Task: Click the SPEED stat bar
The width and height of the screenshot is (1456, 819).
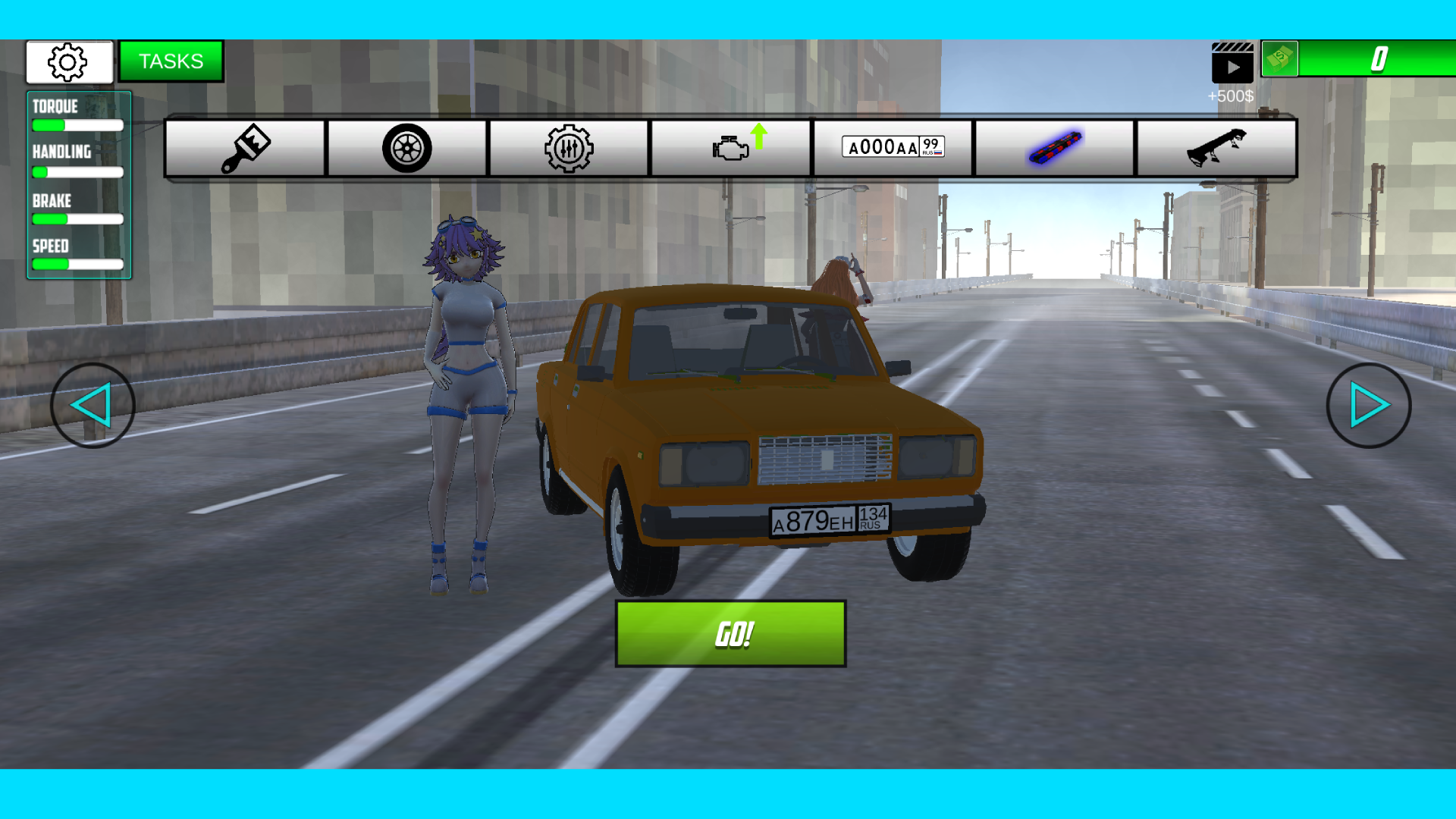Action: coord(76,264)
